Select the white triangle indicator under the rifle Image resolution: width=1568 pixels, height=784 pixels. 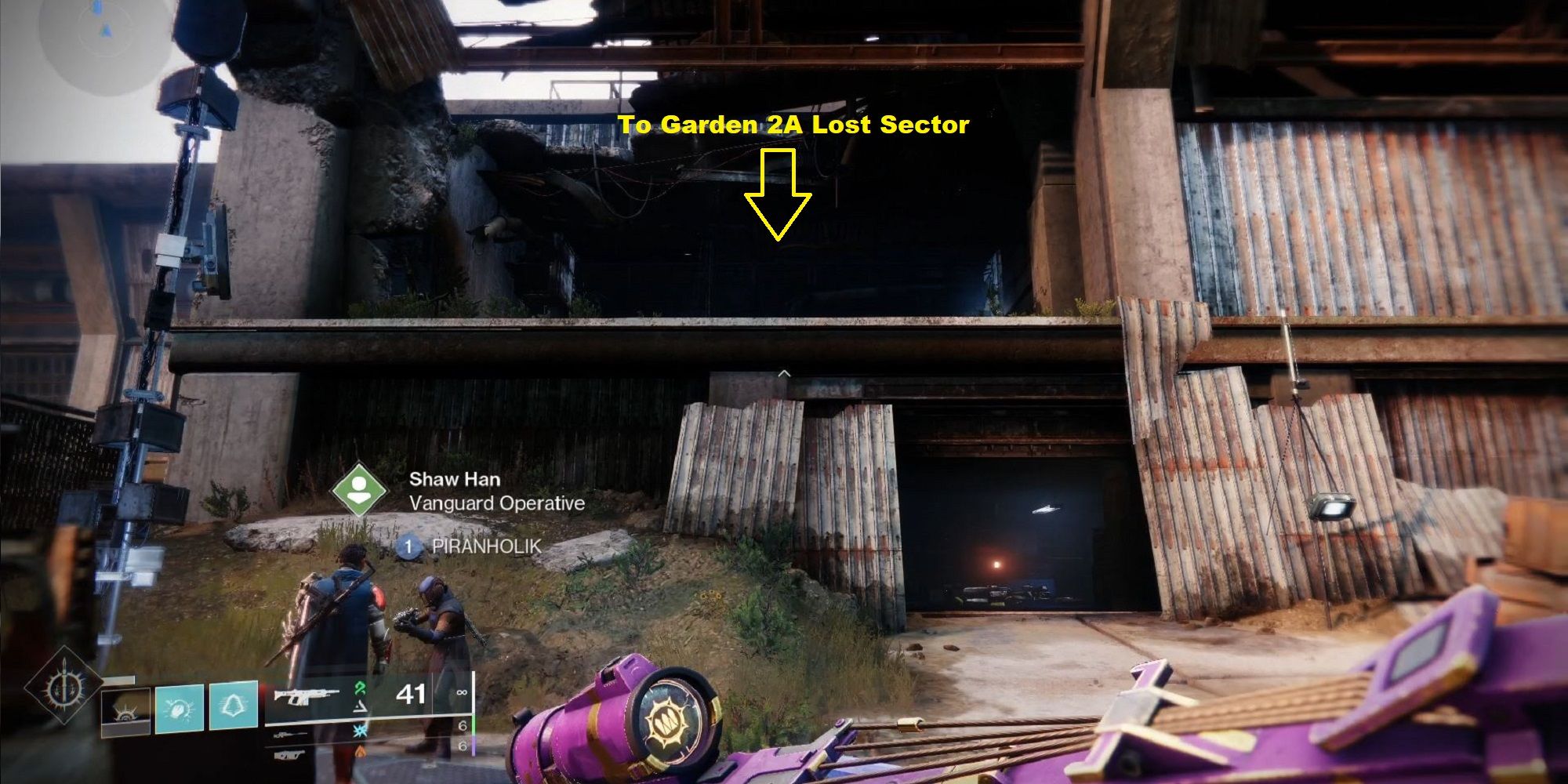coord(361,706)
